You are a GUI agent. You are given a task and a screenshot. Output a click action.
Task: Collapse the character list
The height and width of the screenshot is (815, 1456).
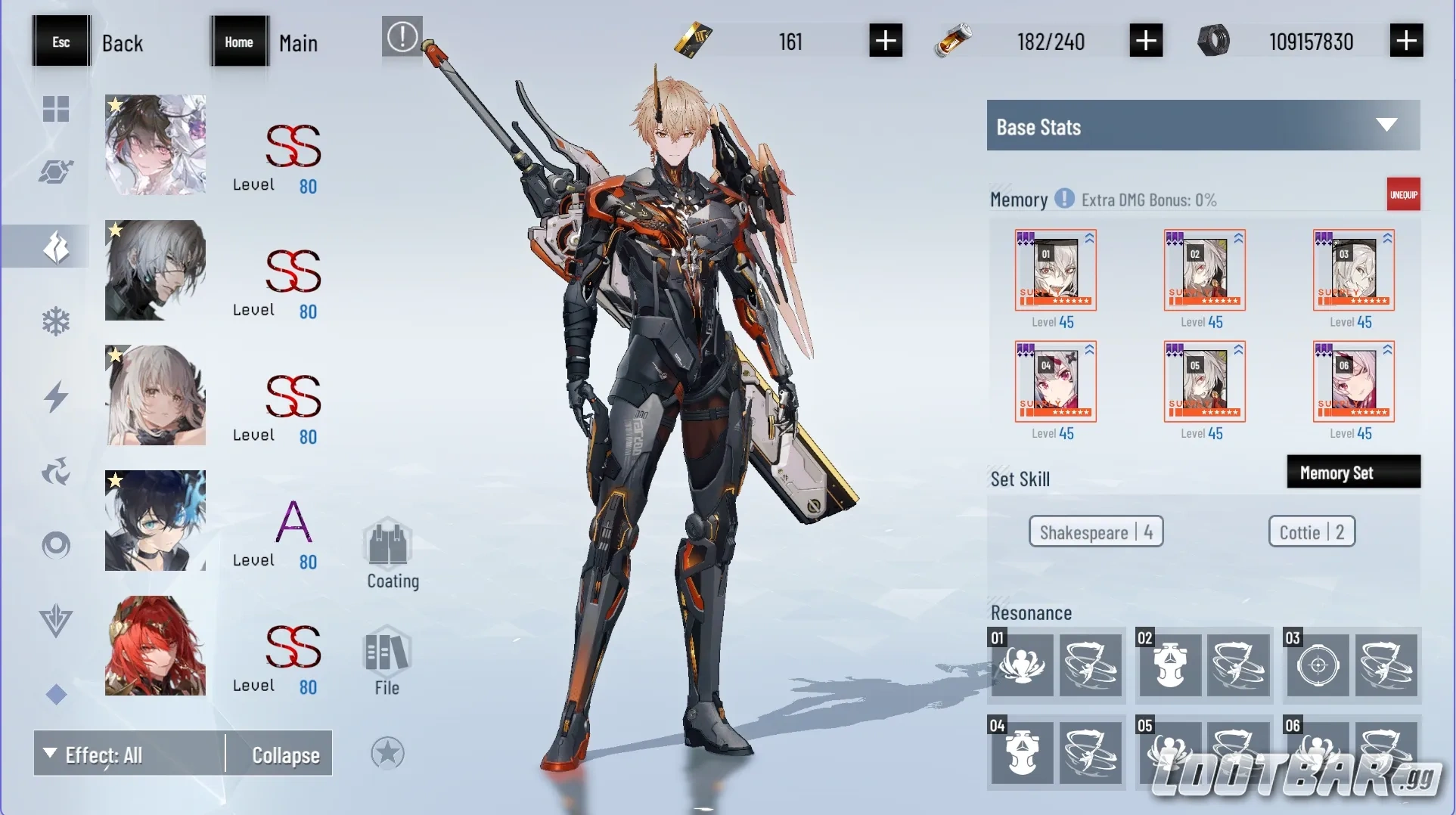[x=286, y=754]
